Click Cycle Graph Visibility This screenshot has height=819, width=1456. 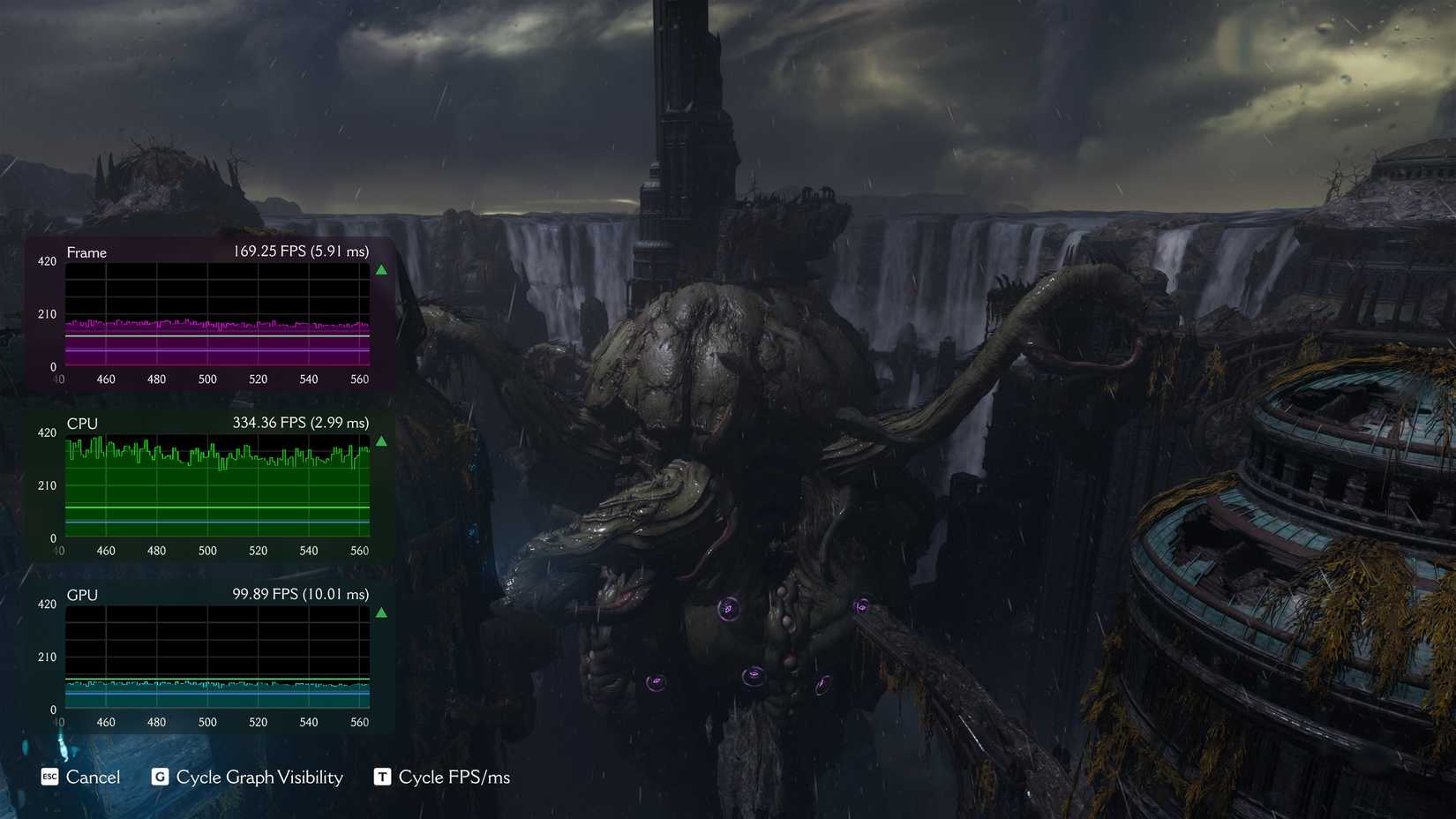click(x=260, y=778)
